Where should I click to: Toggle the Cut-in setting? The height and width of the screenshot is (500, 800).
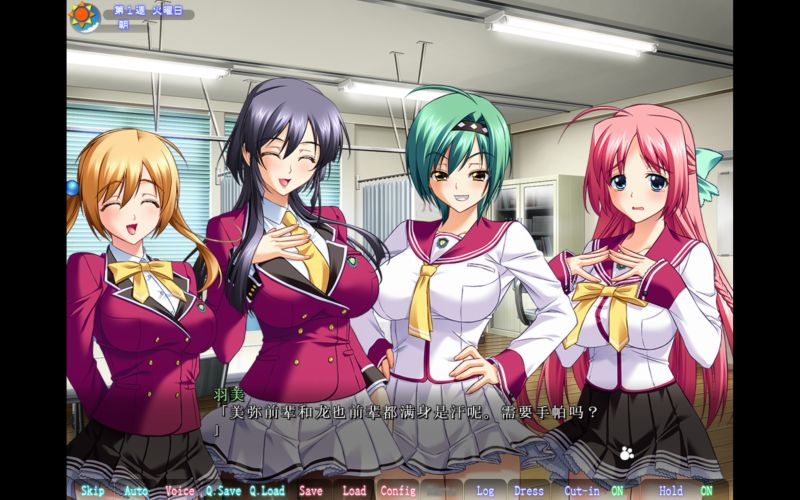[594, 491]
